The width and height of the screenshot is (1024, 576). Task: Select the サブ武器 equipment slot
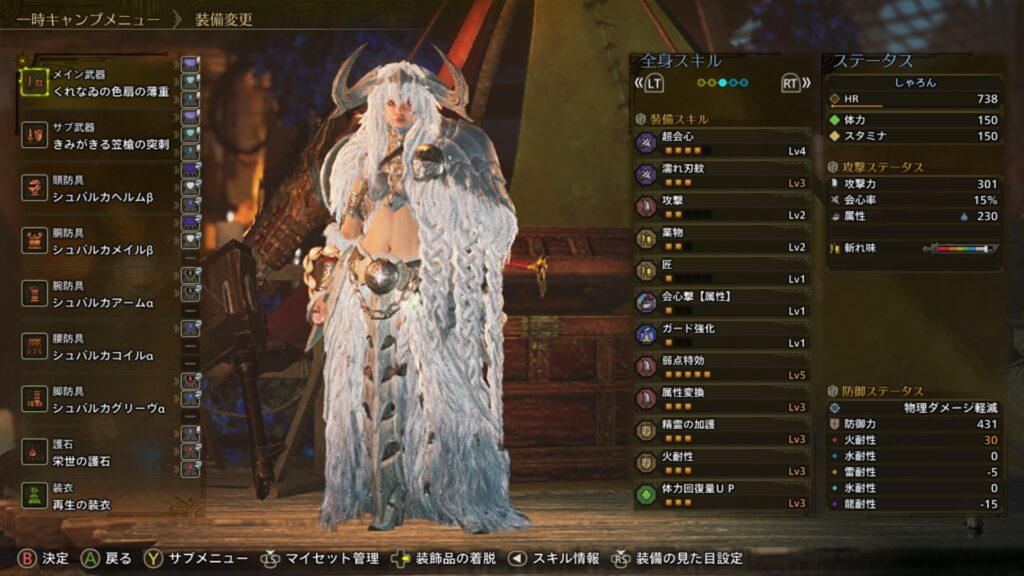point(98,137)
